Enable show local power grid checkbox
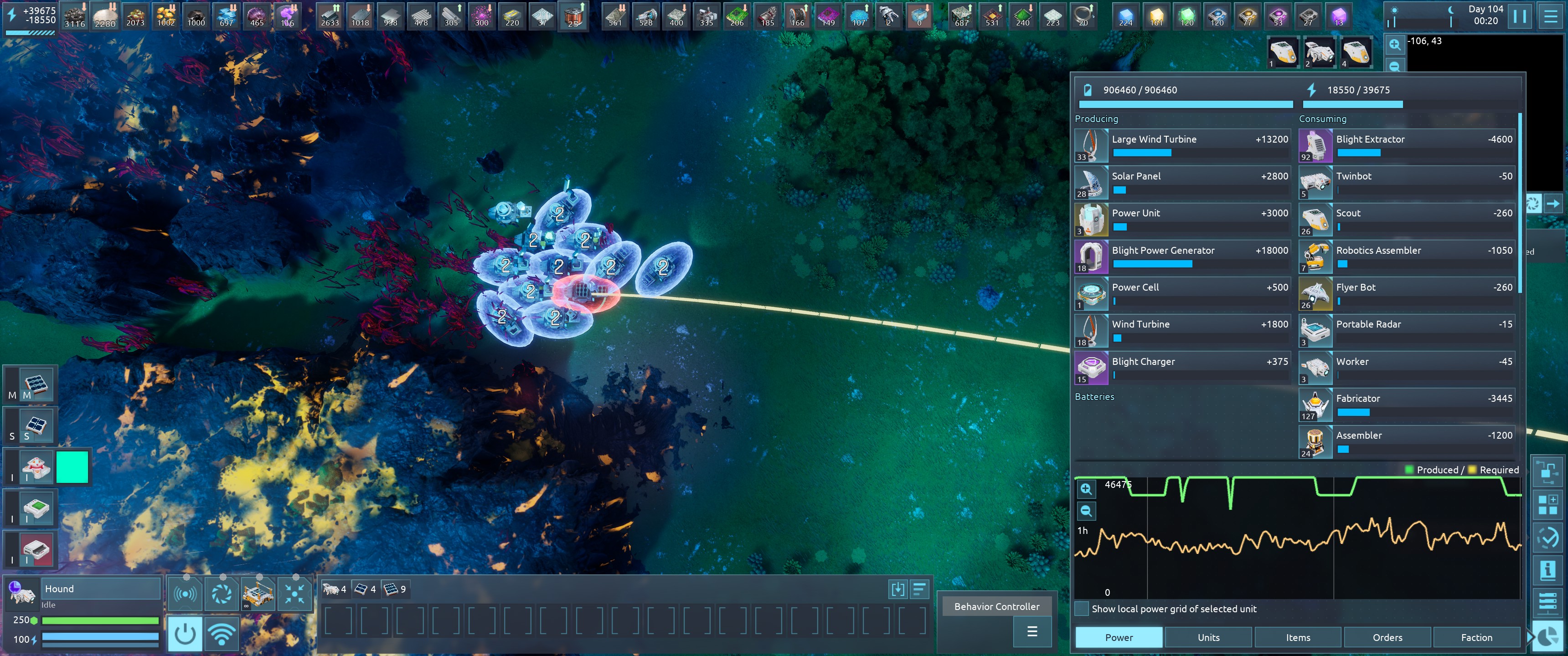The height and width of the screenshot is (656, 1568). click(x=1082, y=609)
